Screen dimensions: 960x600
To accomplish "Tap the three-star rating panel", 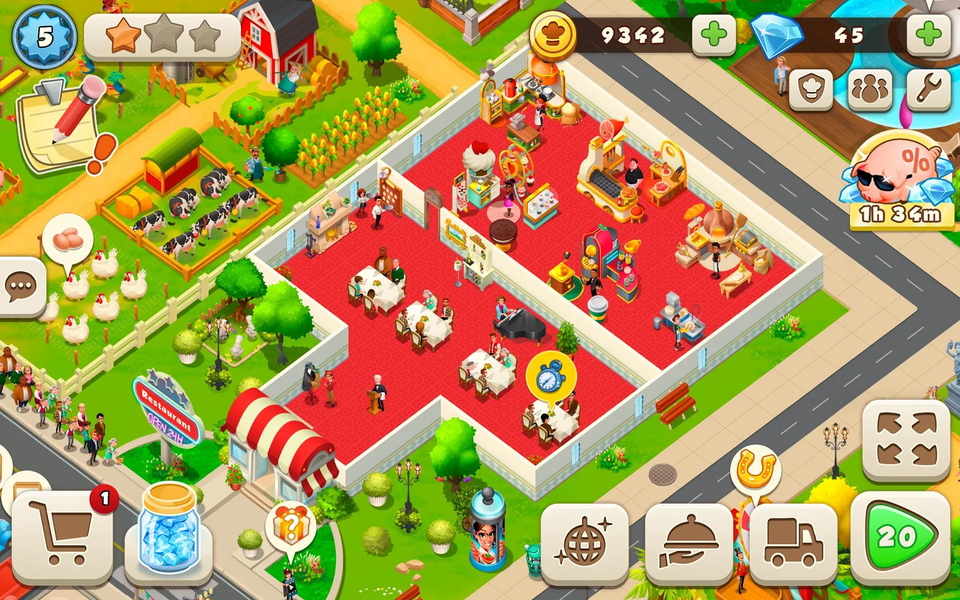I will pos(162,37).
